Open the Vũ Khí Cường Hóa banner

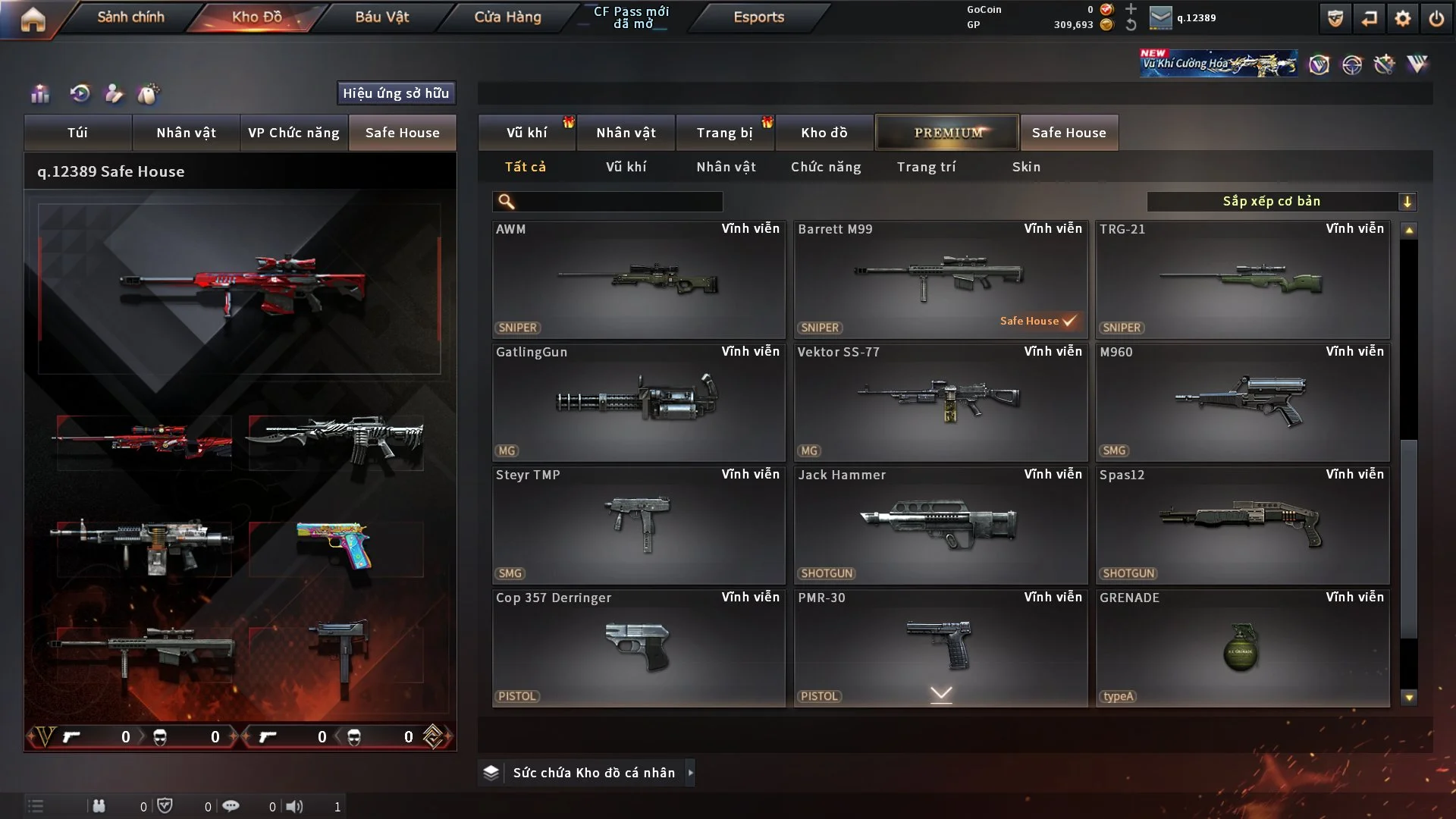pyautogui.click(x=1218, y=64)
